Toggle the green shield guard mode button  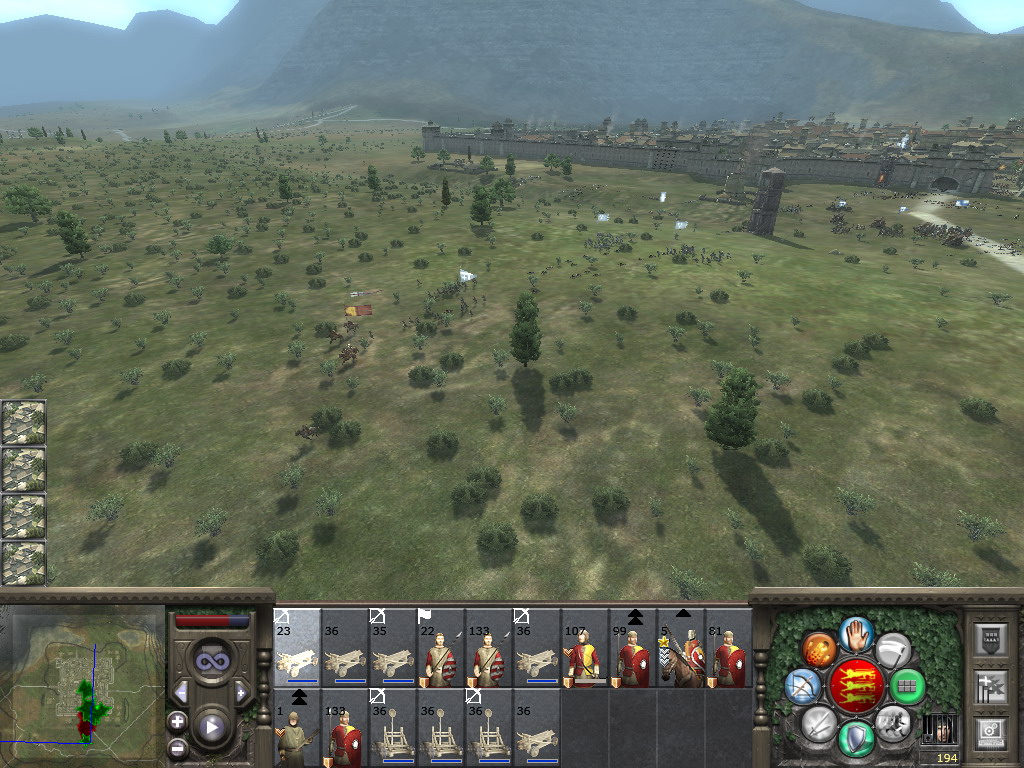tap(855, 739)
